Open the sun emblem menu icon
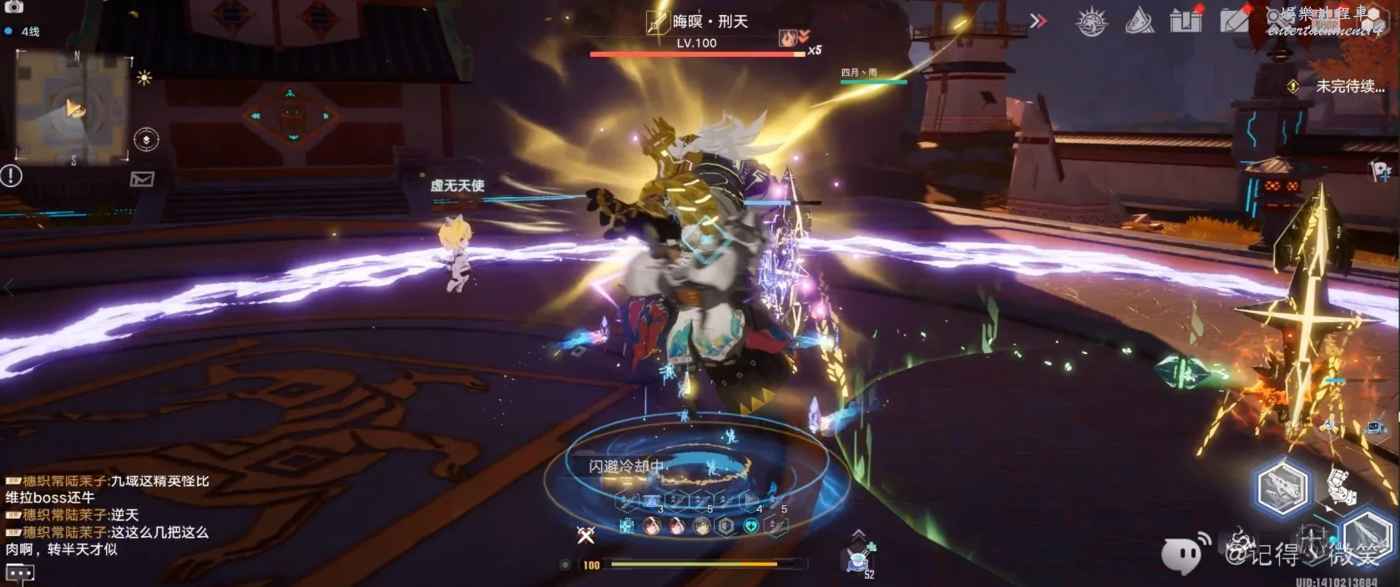The height and width of the screenshot is (587, 1400). [x=1091, y=21]
